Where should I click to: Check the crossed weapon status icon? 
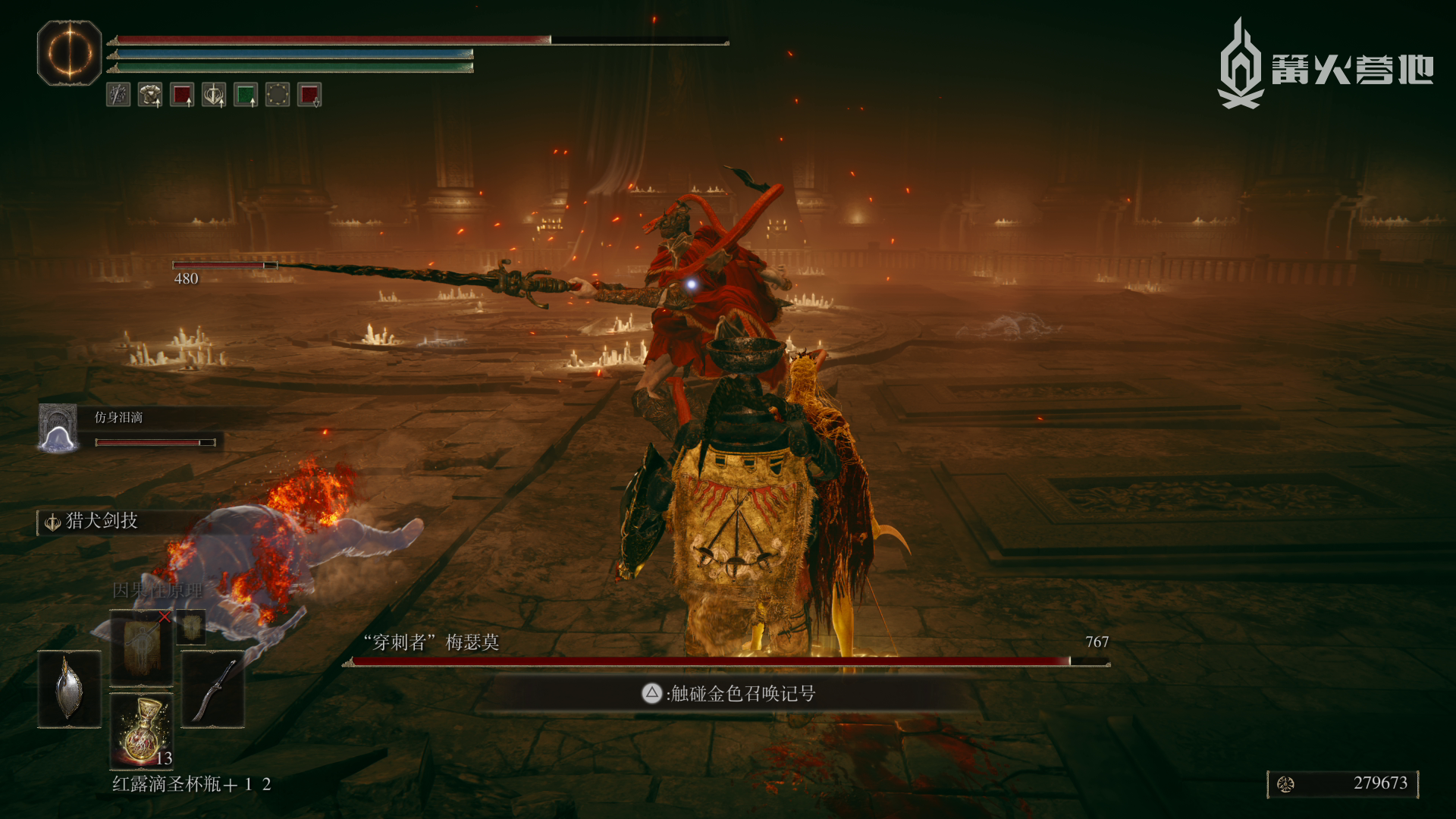pyautogui.click(x=118, y=95)
